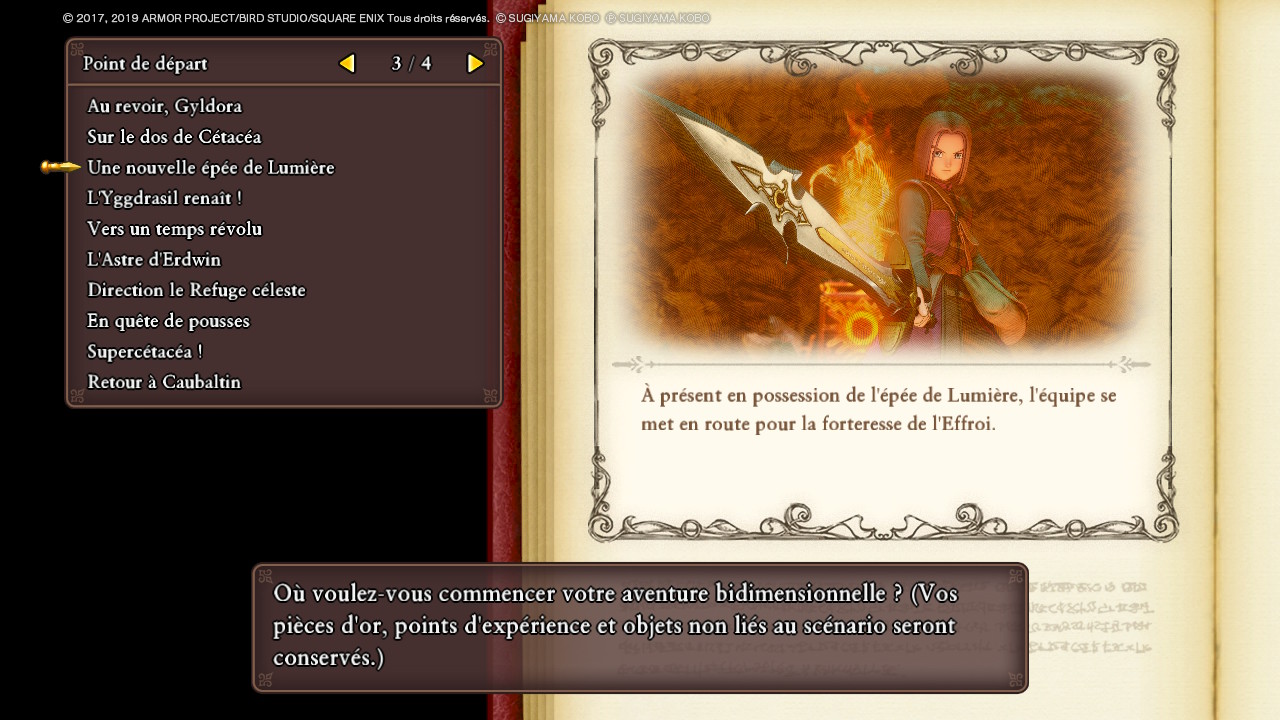Select "Retour à Caubaltin" from the list
Screen dimensions: 1280x720
tap(164, 382)
